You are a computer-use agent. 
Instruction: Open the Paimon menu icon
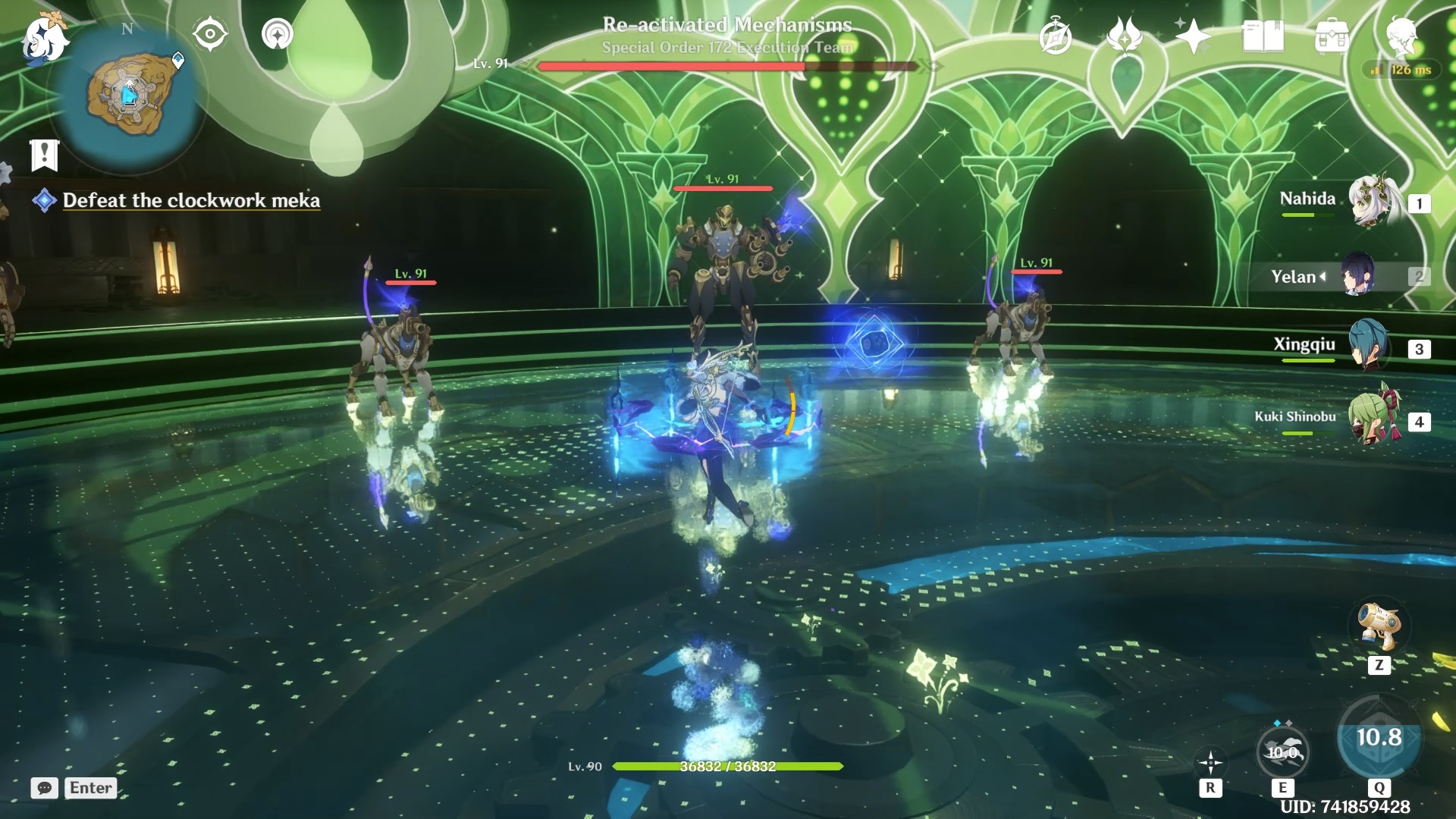(x=44, y=38)
